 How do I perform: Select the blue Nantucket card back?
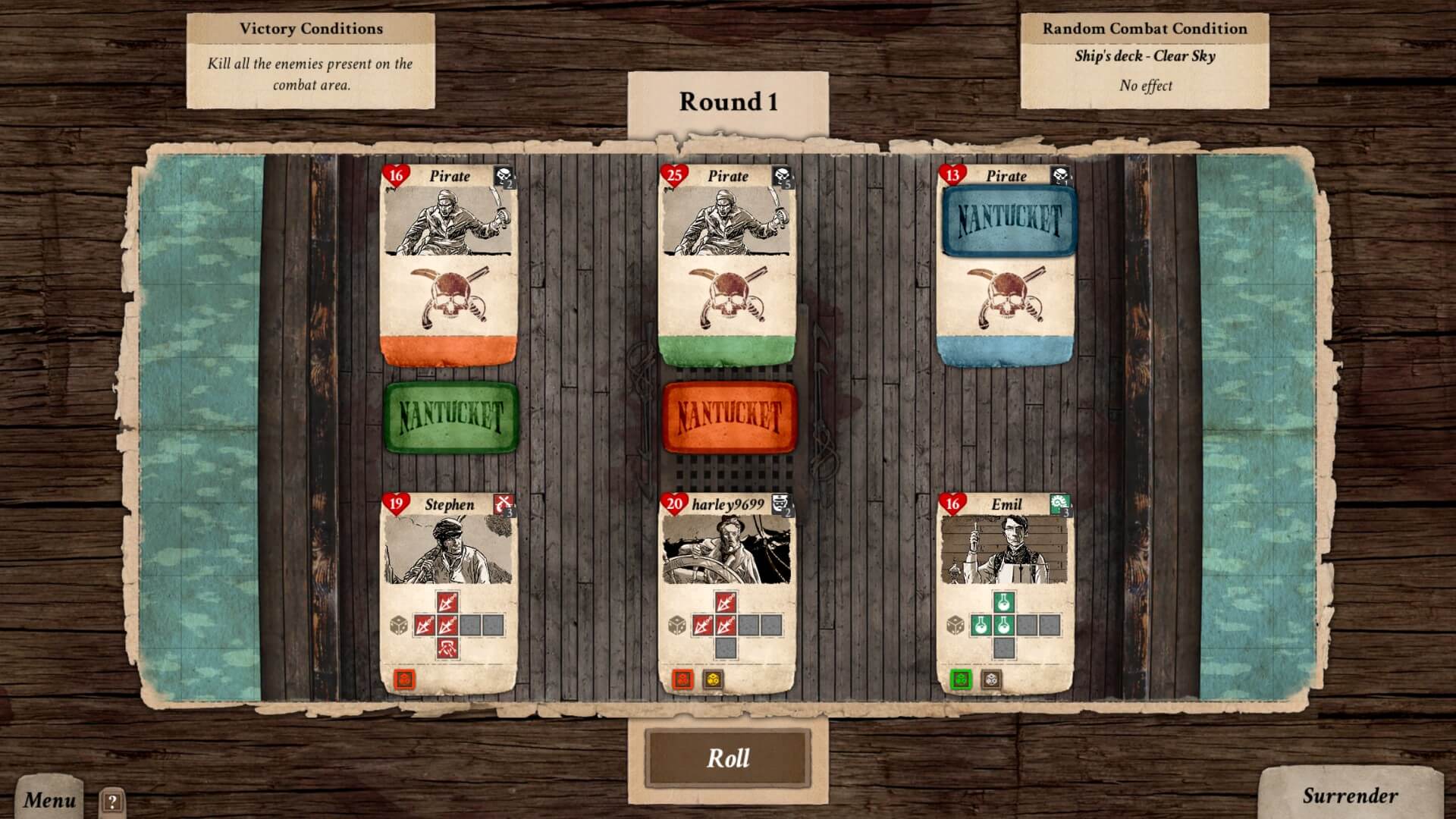point(1009,220)
